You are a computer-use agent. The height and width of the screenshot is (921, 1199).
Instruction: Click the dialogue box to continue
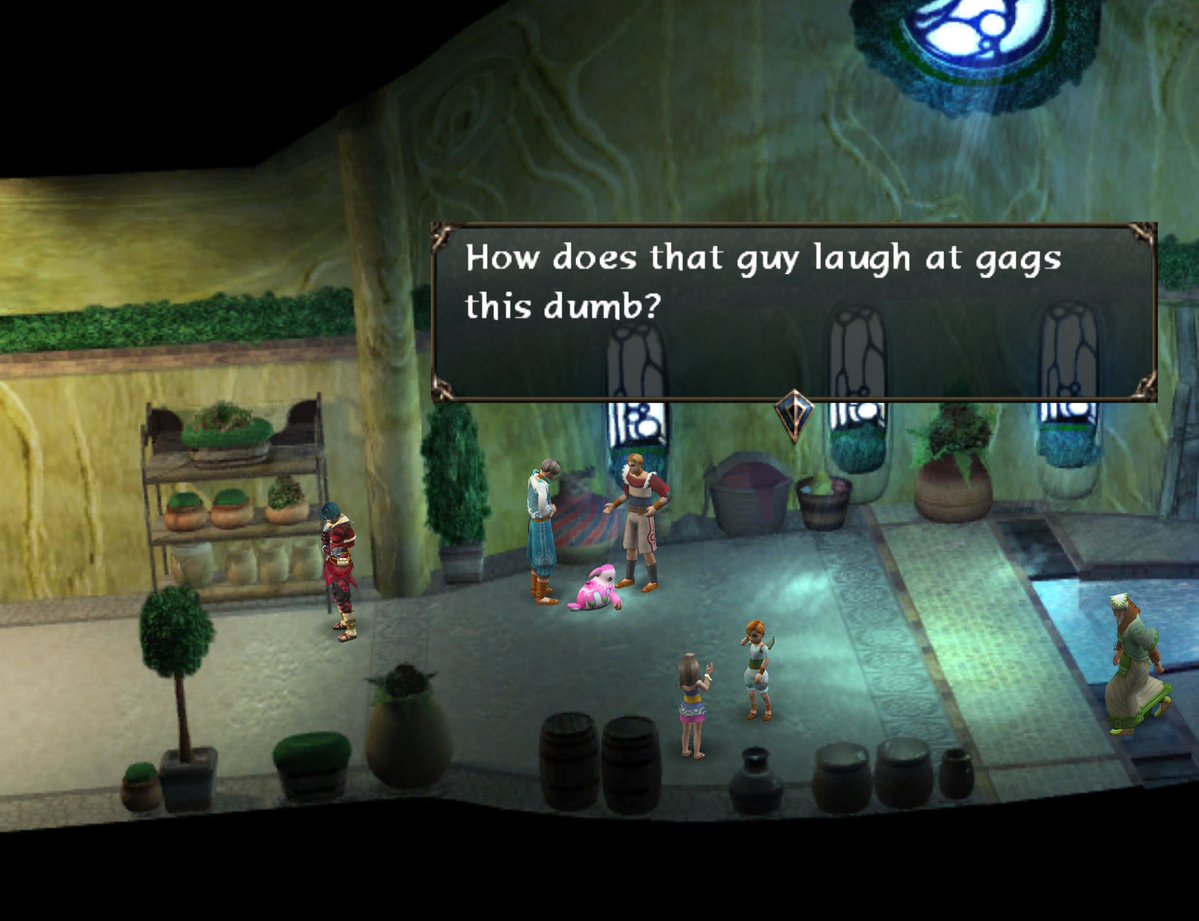click(794, 311)
